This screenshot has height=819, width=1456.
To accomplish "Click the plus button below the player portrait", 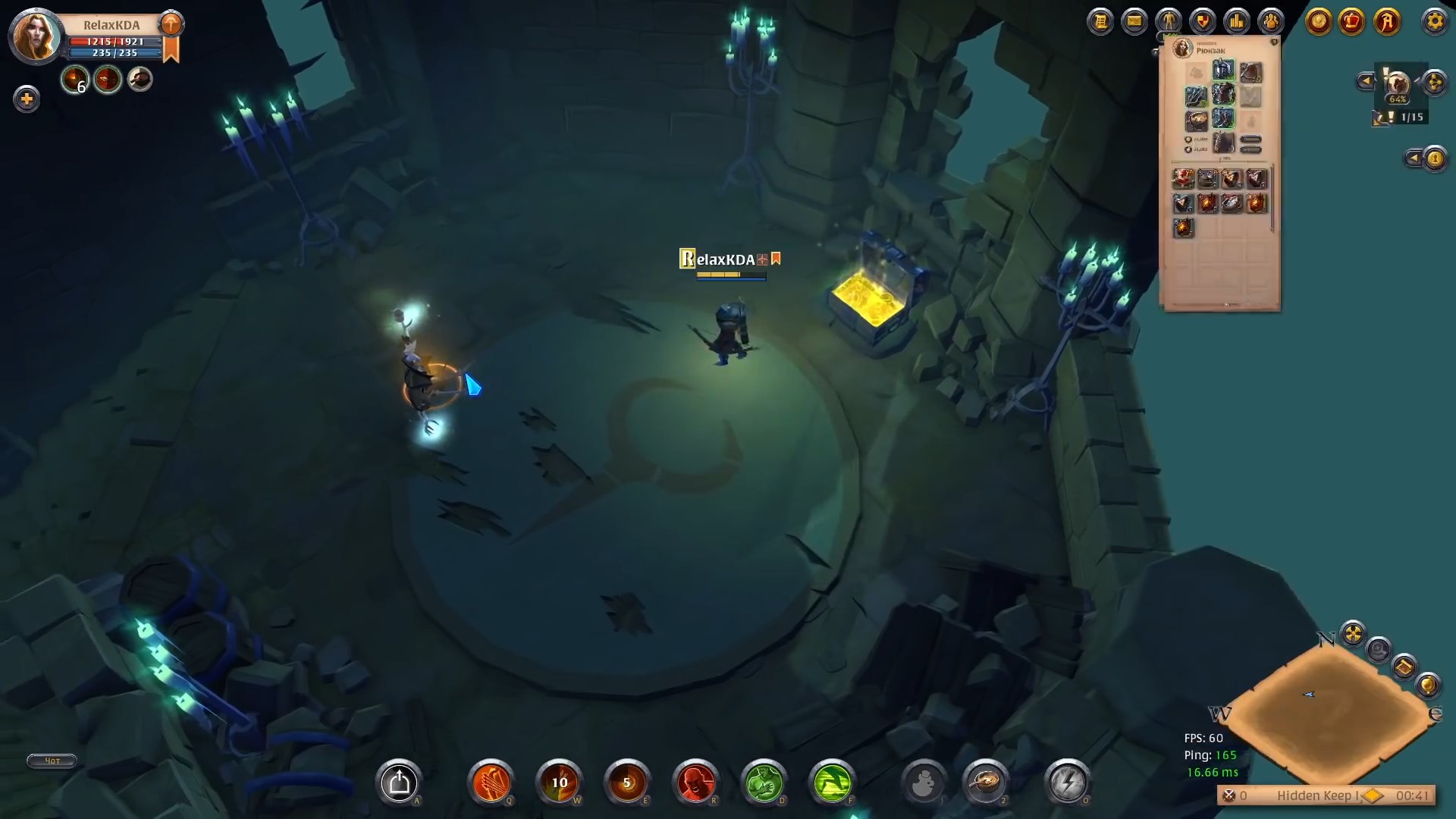I will tap(27, 99).
